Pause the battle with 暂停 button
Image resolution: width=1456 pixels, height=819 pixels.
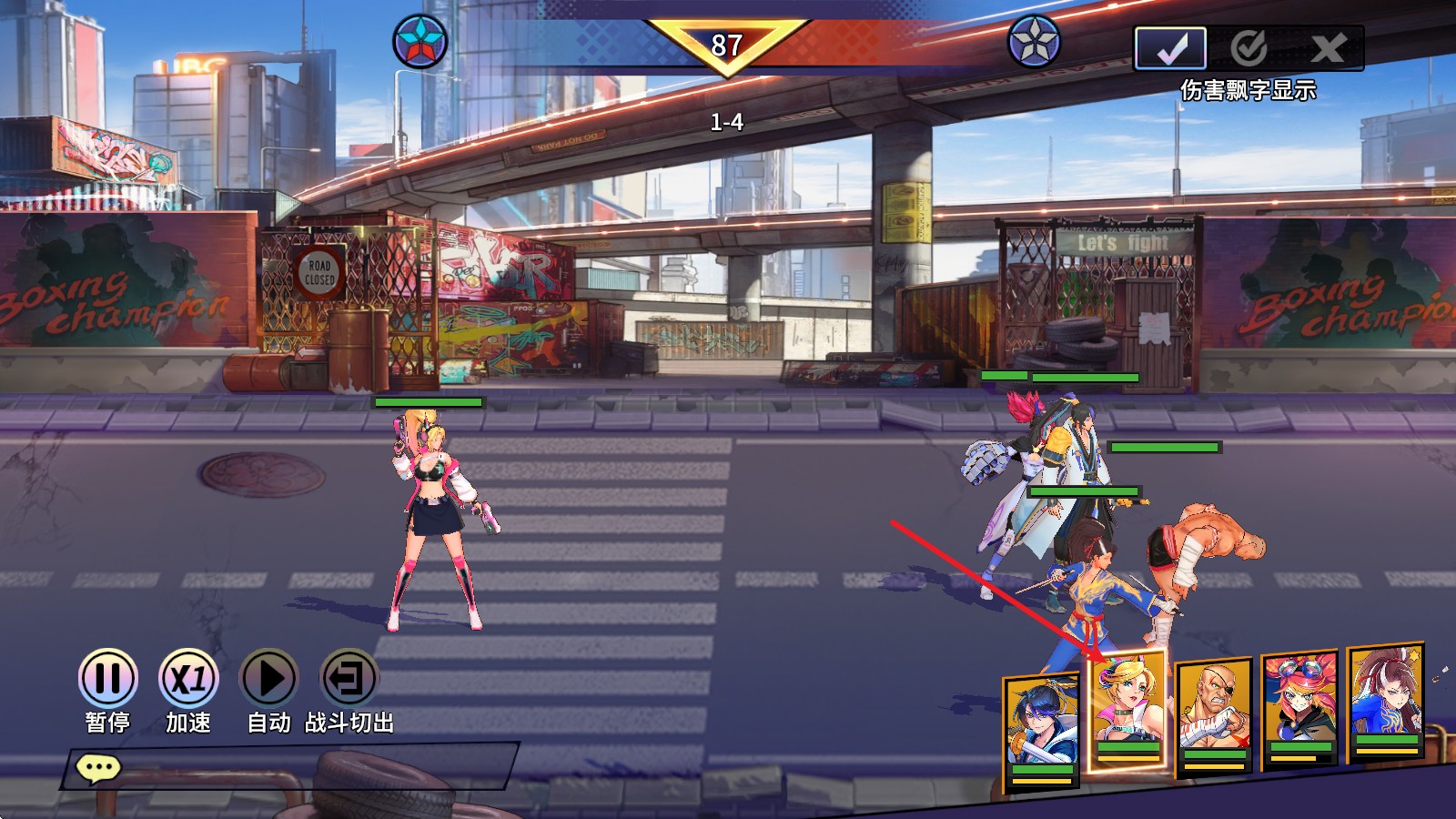click(107, 679)
